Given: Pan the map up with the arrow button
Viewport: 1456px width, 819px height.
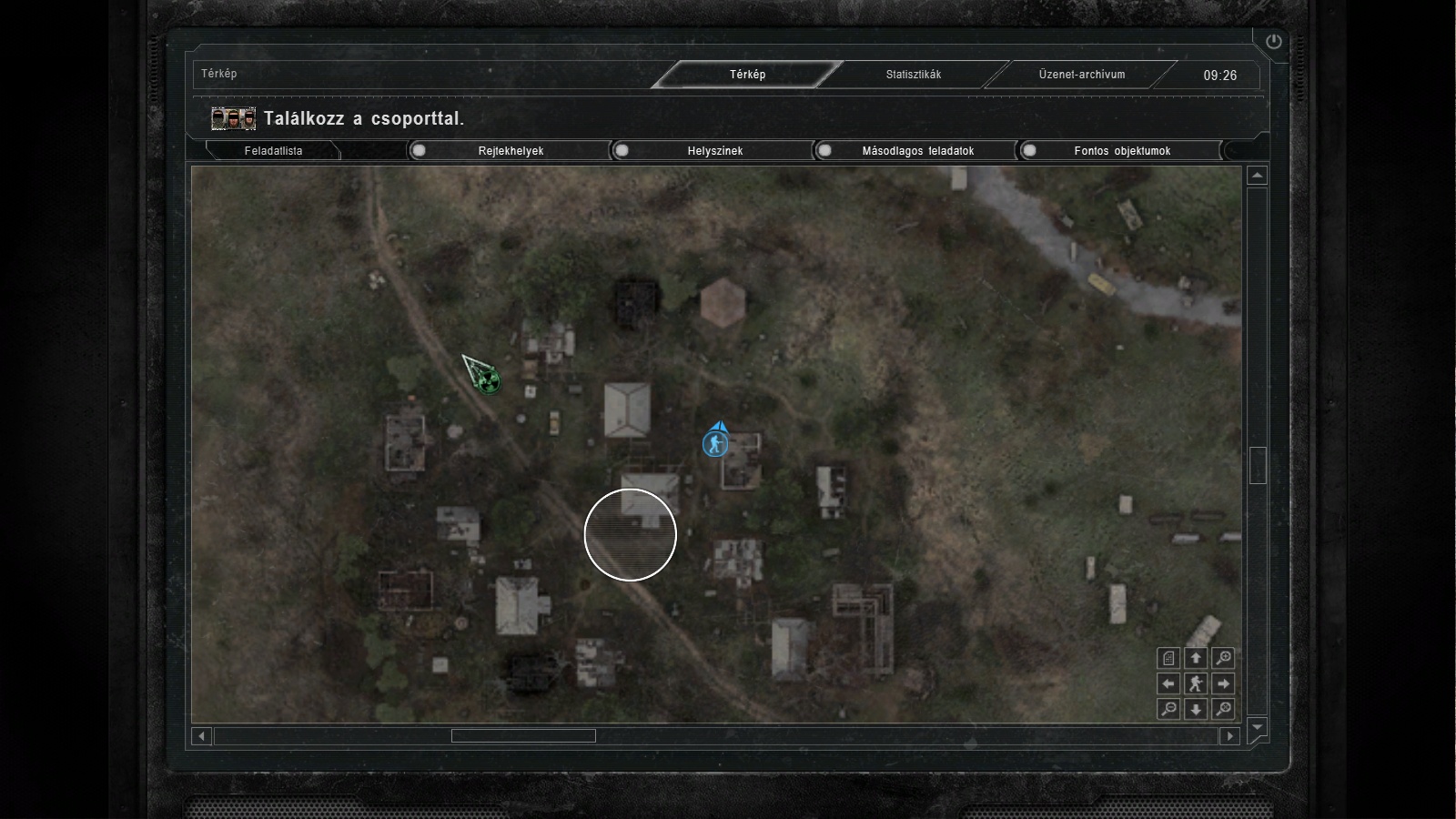Looking at the screenshot, I should point(1196,658).
